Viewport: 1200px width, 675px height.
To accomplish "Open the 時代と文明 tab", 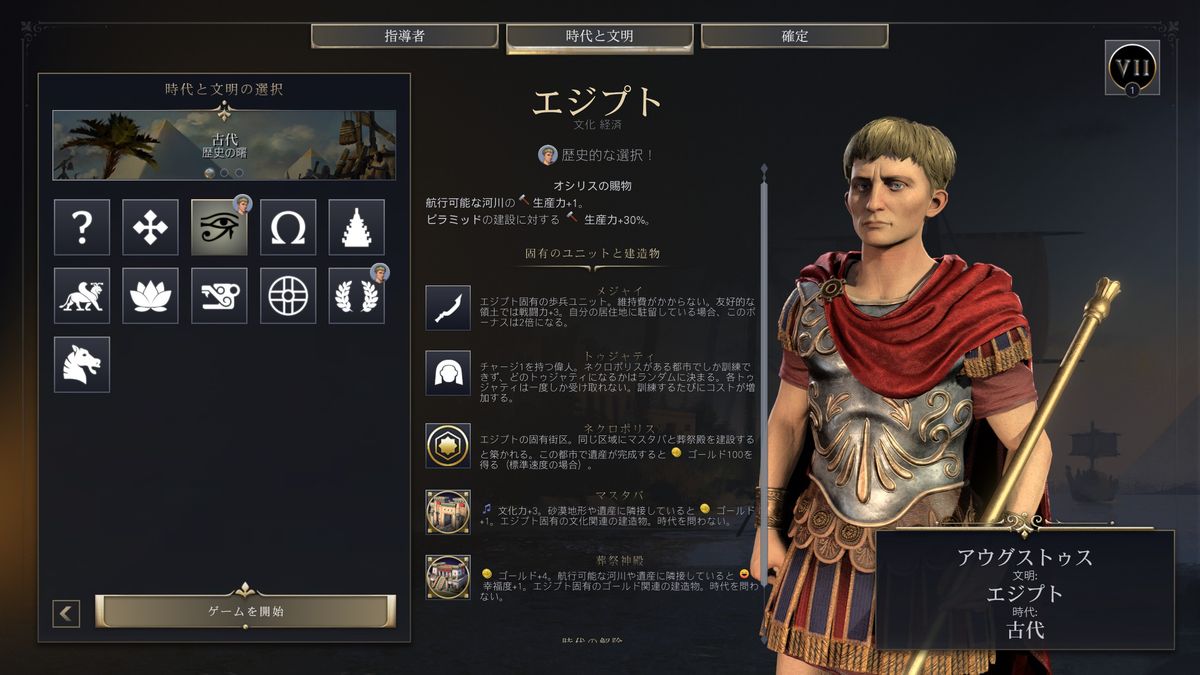I will pos(599,36).
